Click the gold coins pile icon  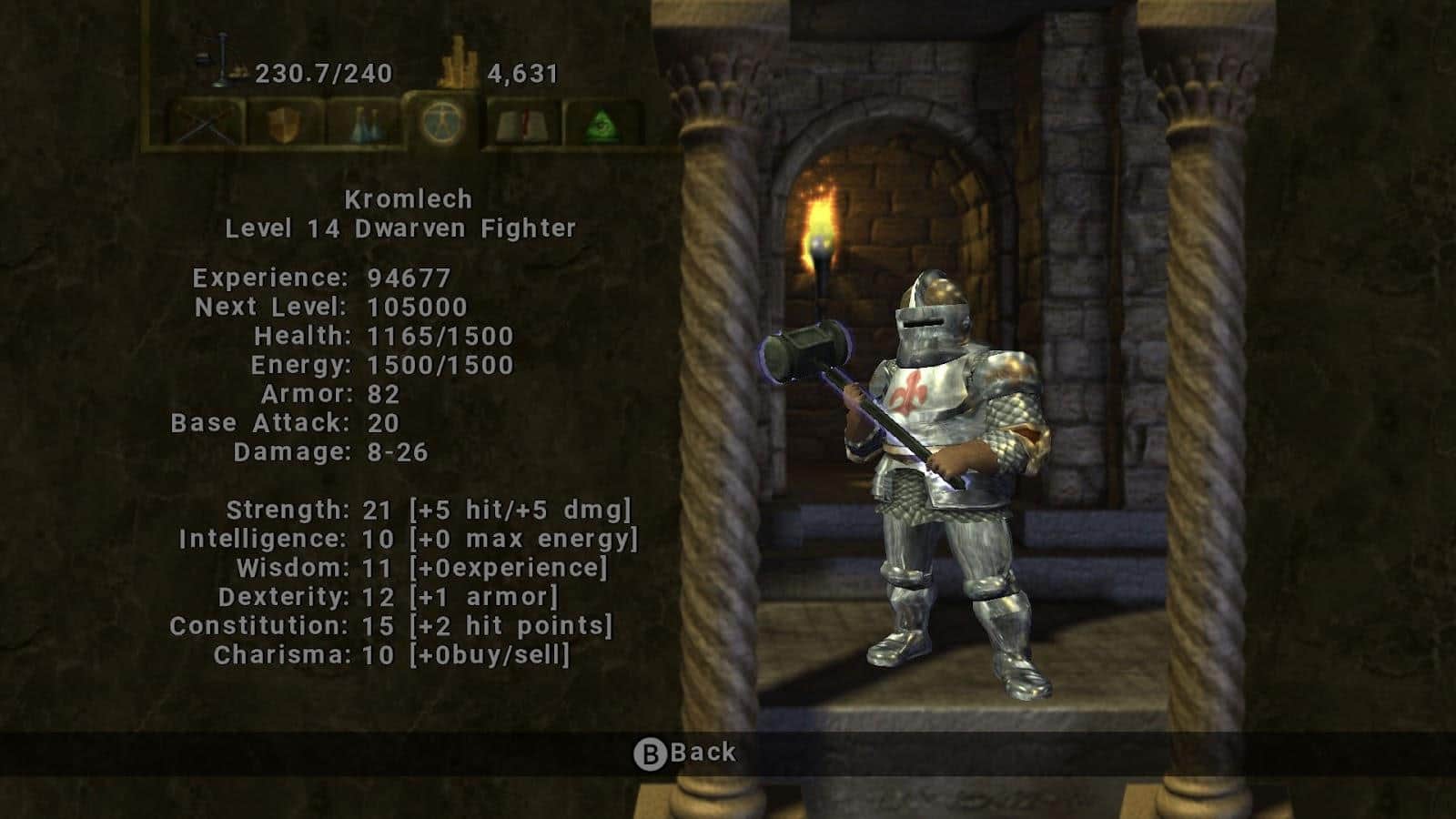pos(456,59)
